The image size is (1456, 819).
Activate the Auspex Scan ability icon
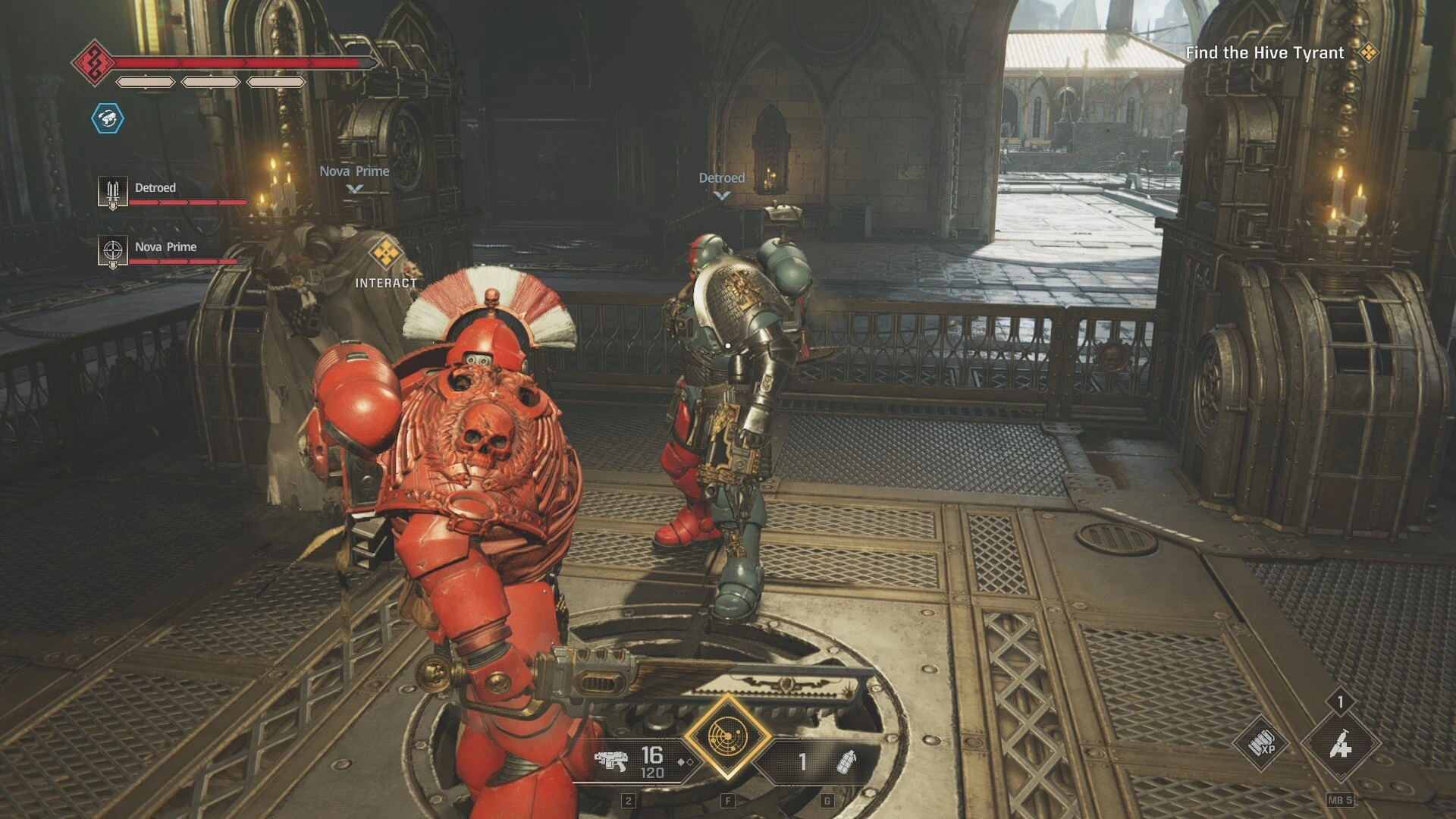(727, 736)
